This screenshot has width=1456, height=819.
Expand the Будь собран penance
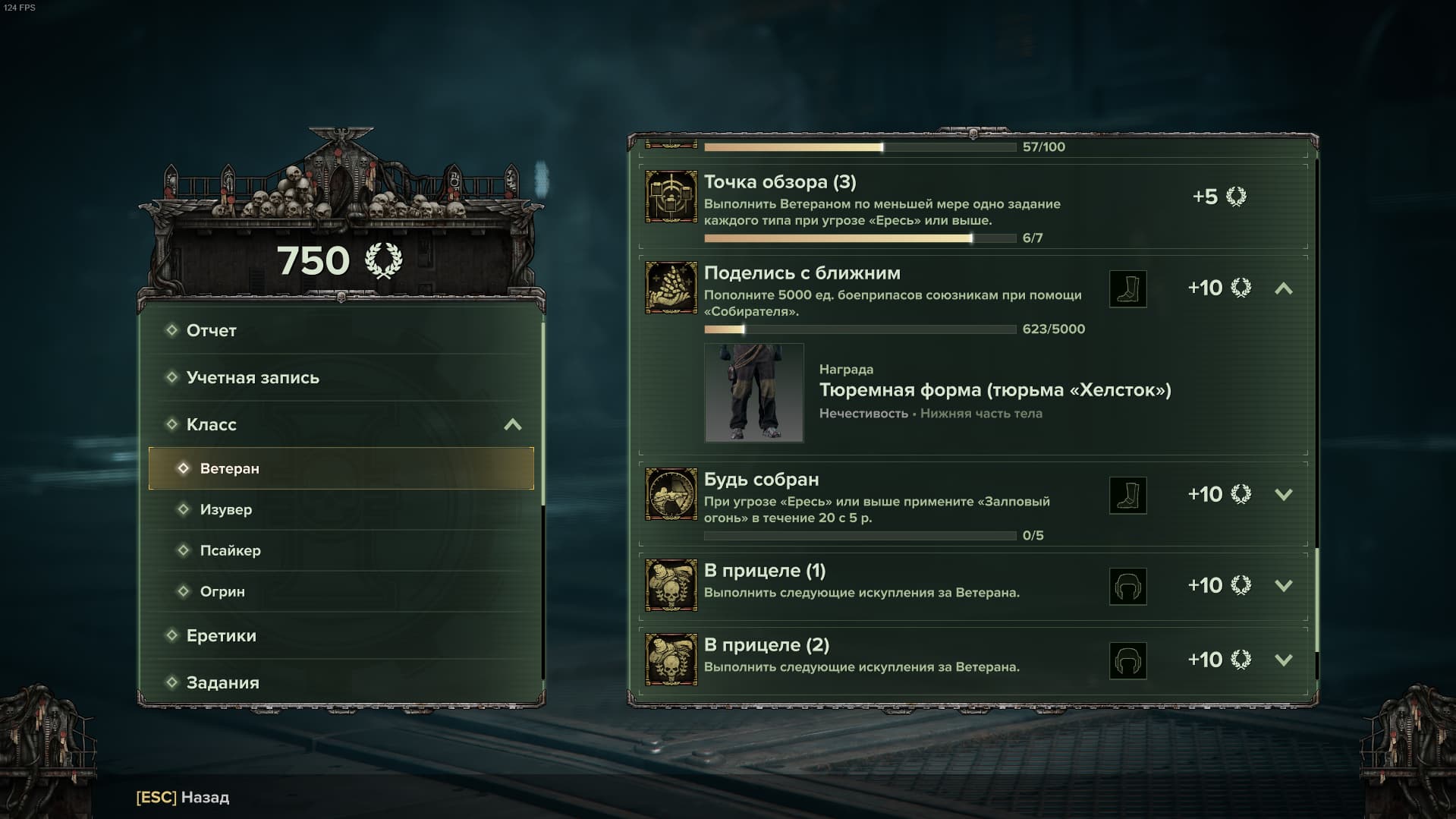(x=1283, y=495)
